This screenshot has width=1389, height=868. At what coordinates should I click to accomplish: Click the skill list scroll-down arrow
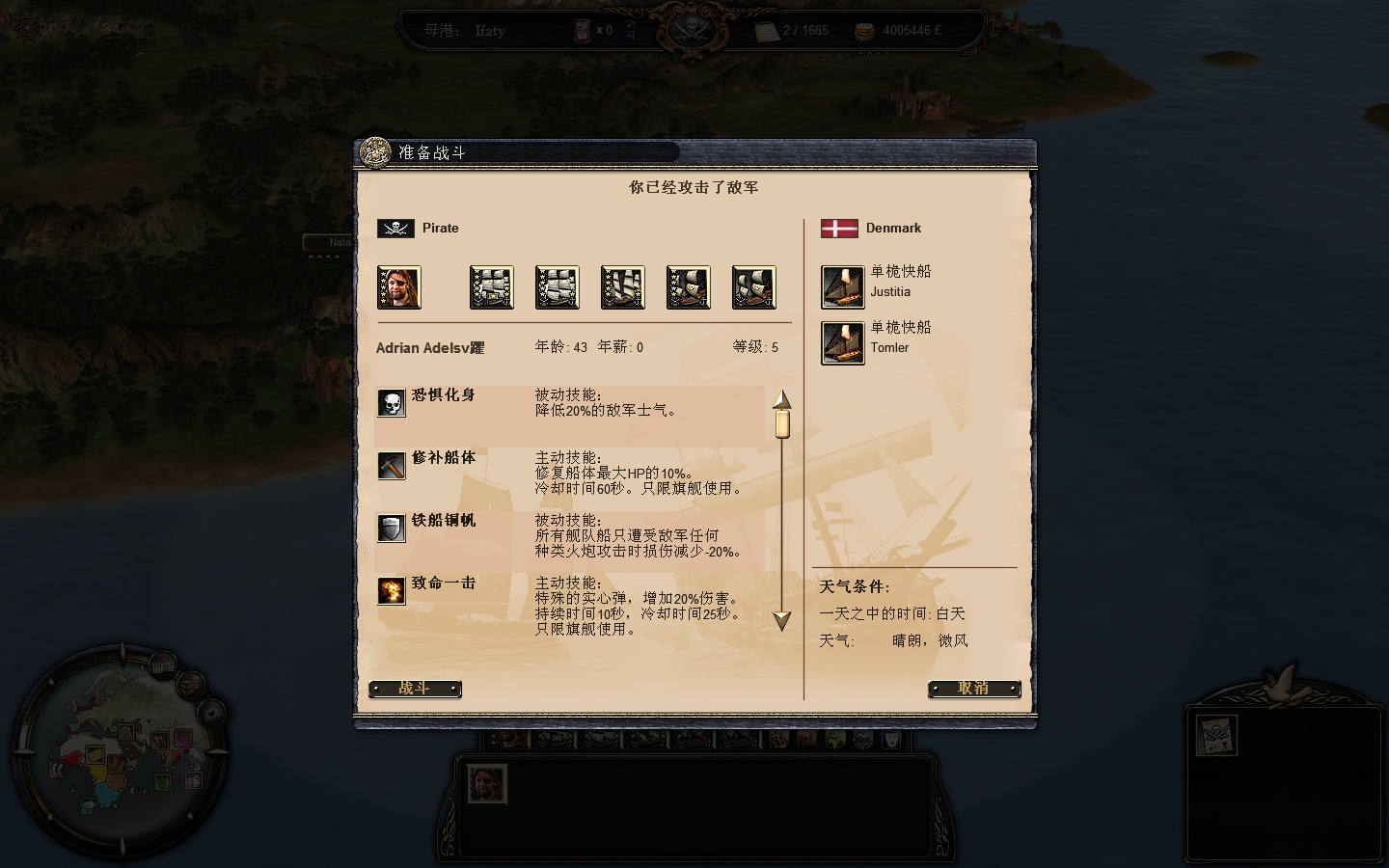click(x=781, y=622)
